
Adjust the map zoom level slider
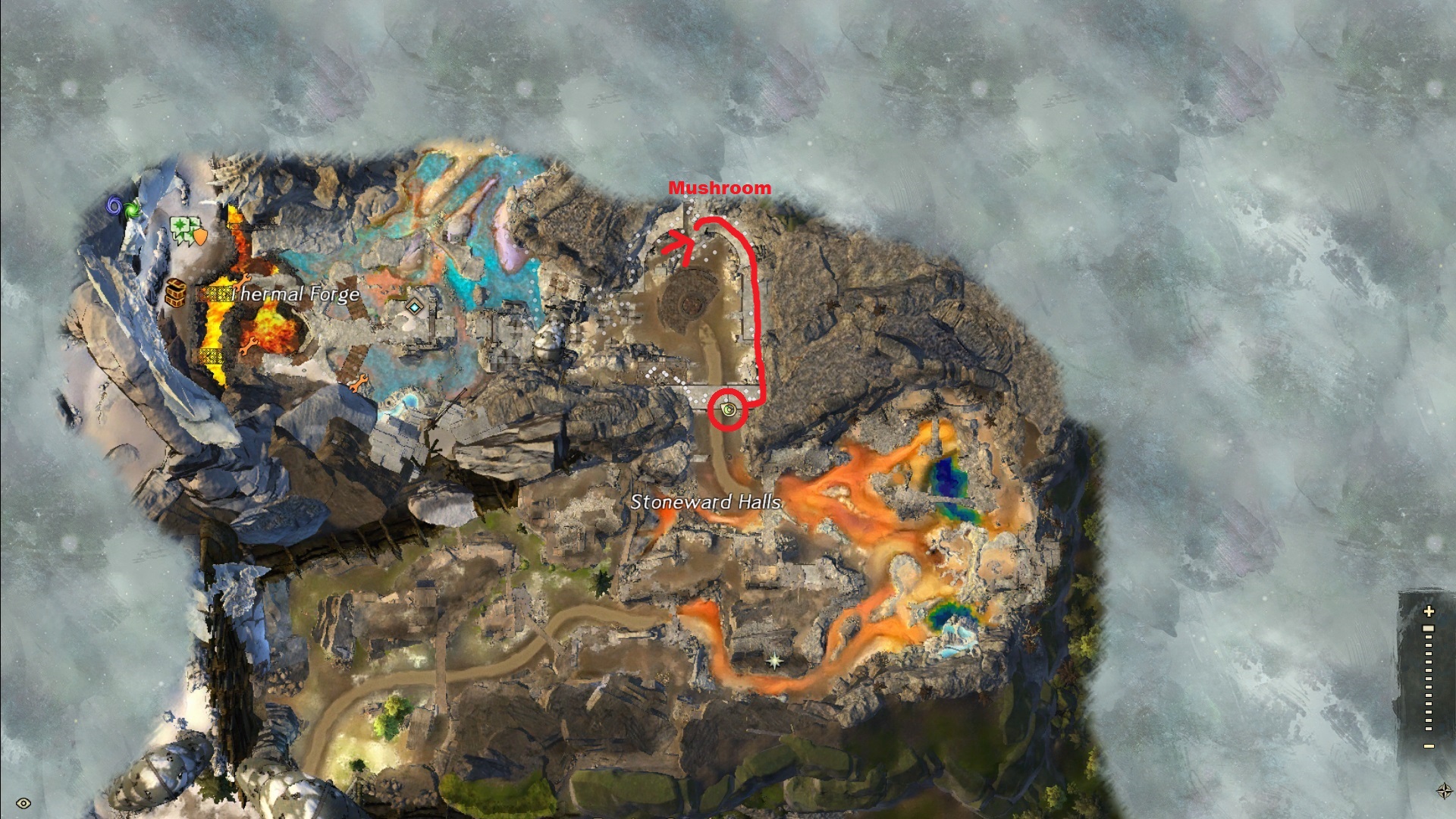coord(1429,629)
